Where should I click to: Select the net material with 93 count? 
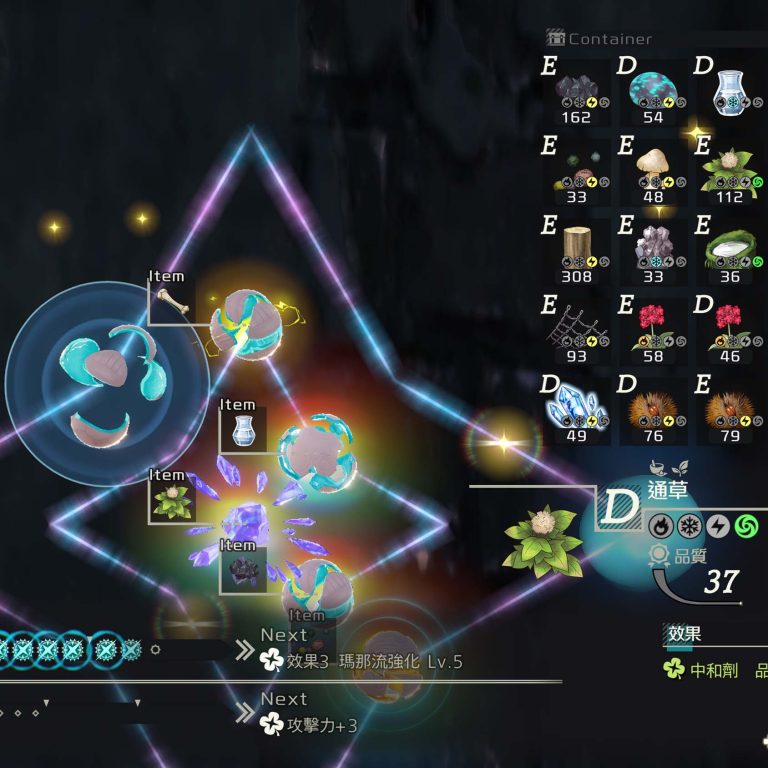click(576, 330)
